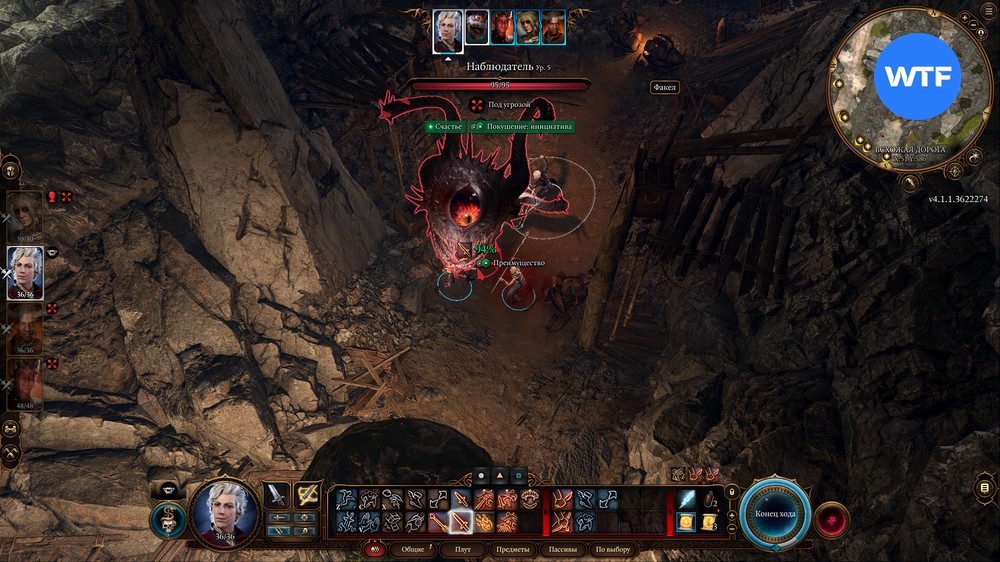Choose the ranged bow weapon slot
Image resolution: width=1000 pixels, height=562 pixels.
point(307,495)
